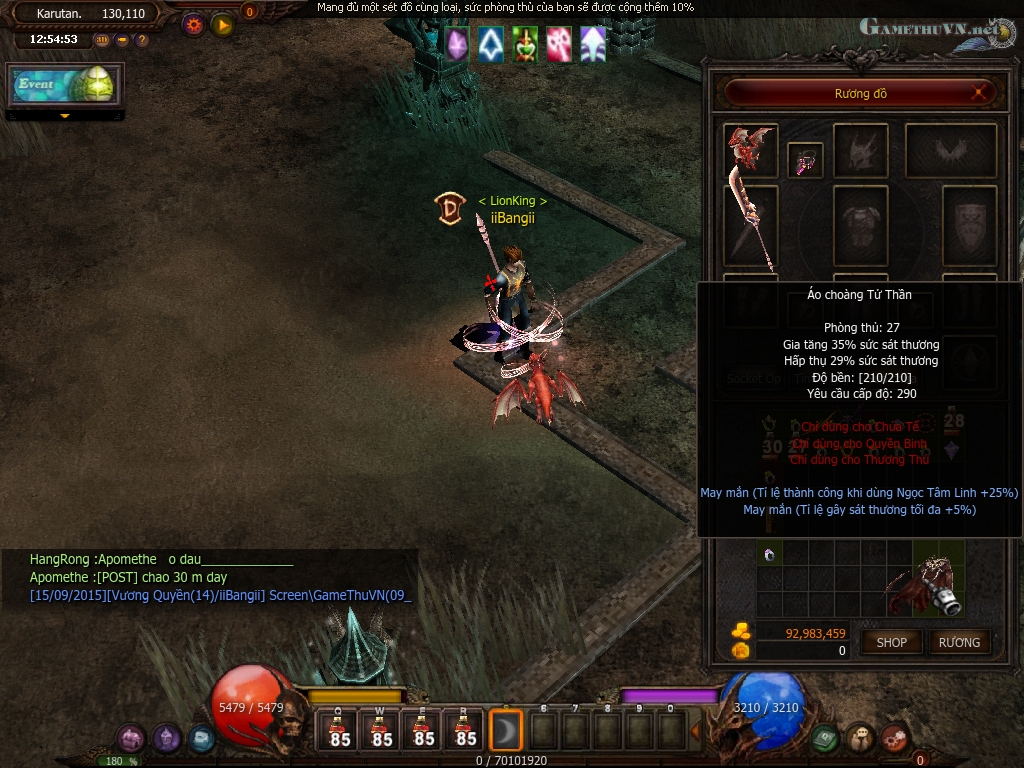Open help with the question mark button
Viewport: 1024px width, 768px height.
click(x=142, y=40)
